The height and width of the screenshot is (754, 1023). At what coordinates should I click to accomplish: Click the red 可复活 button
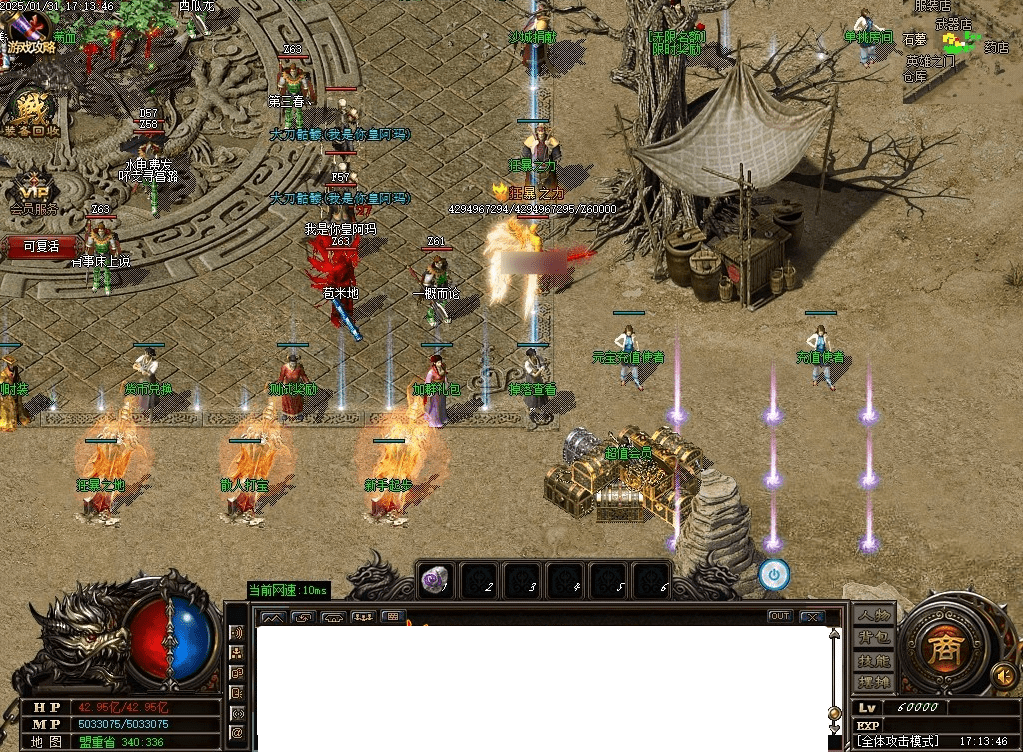(41, 246)
